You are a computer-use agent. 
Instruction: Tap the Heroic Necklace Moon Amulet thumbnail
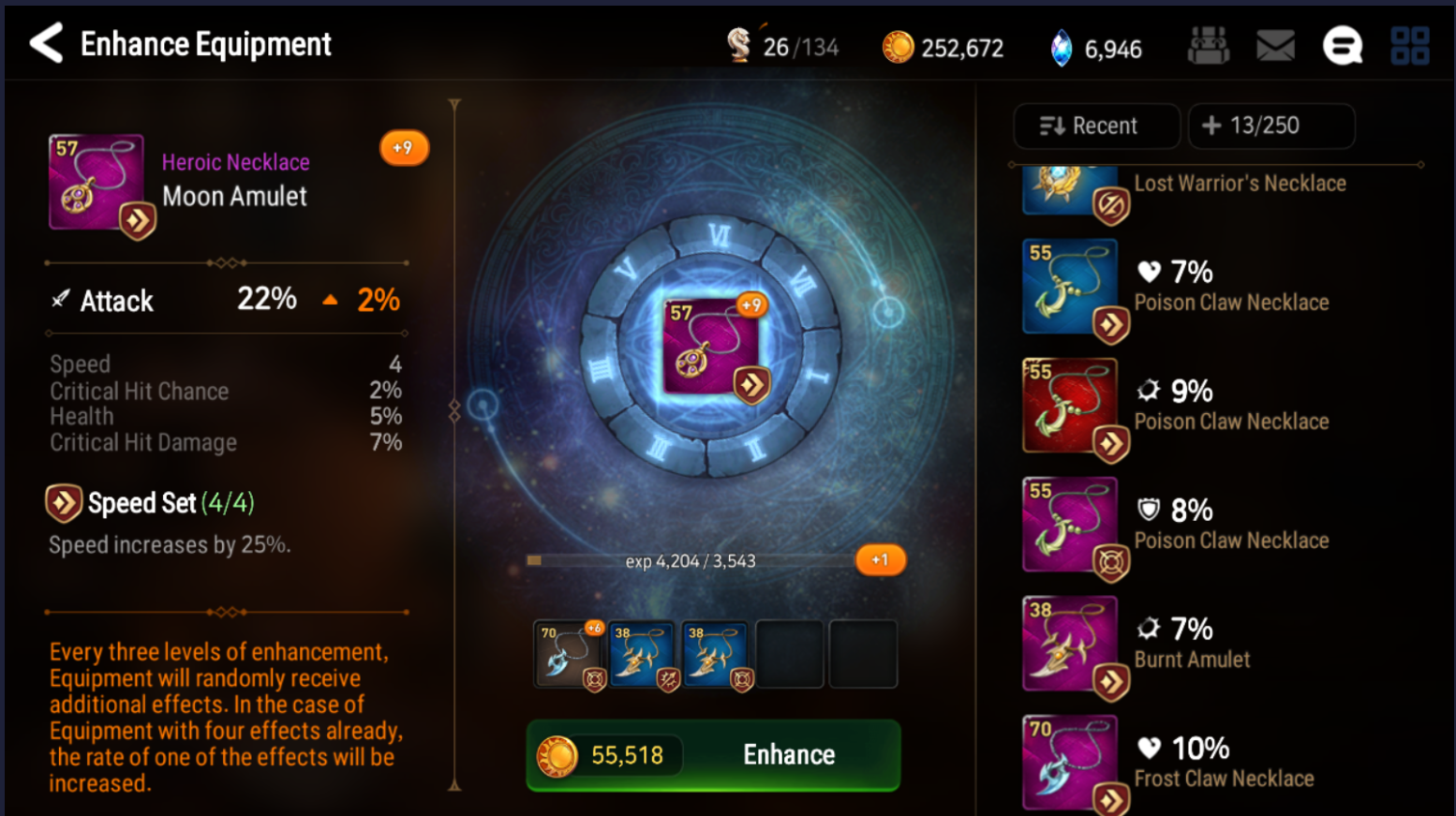[x=97, y=183]
